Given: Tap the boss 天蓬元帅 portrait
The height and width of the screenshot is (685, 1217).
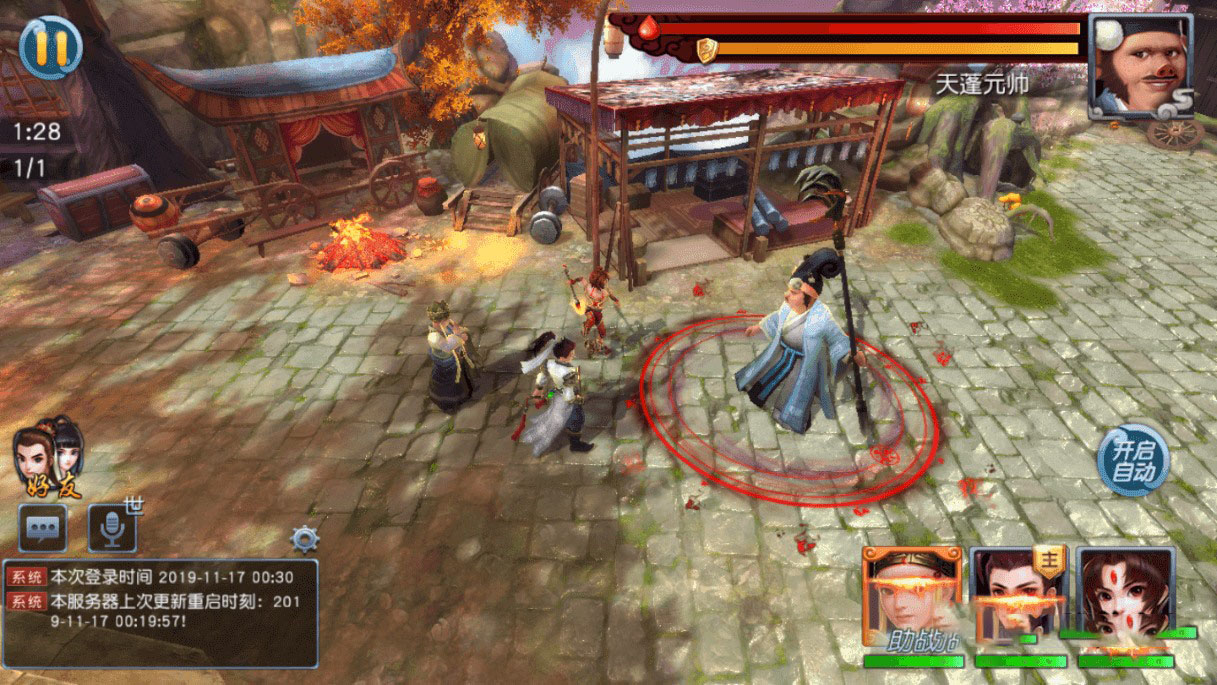Looking at the screenshot, I should click(x=1138, y=64).
